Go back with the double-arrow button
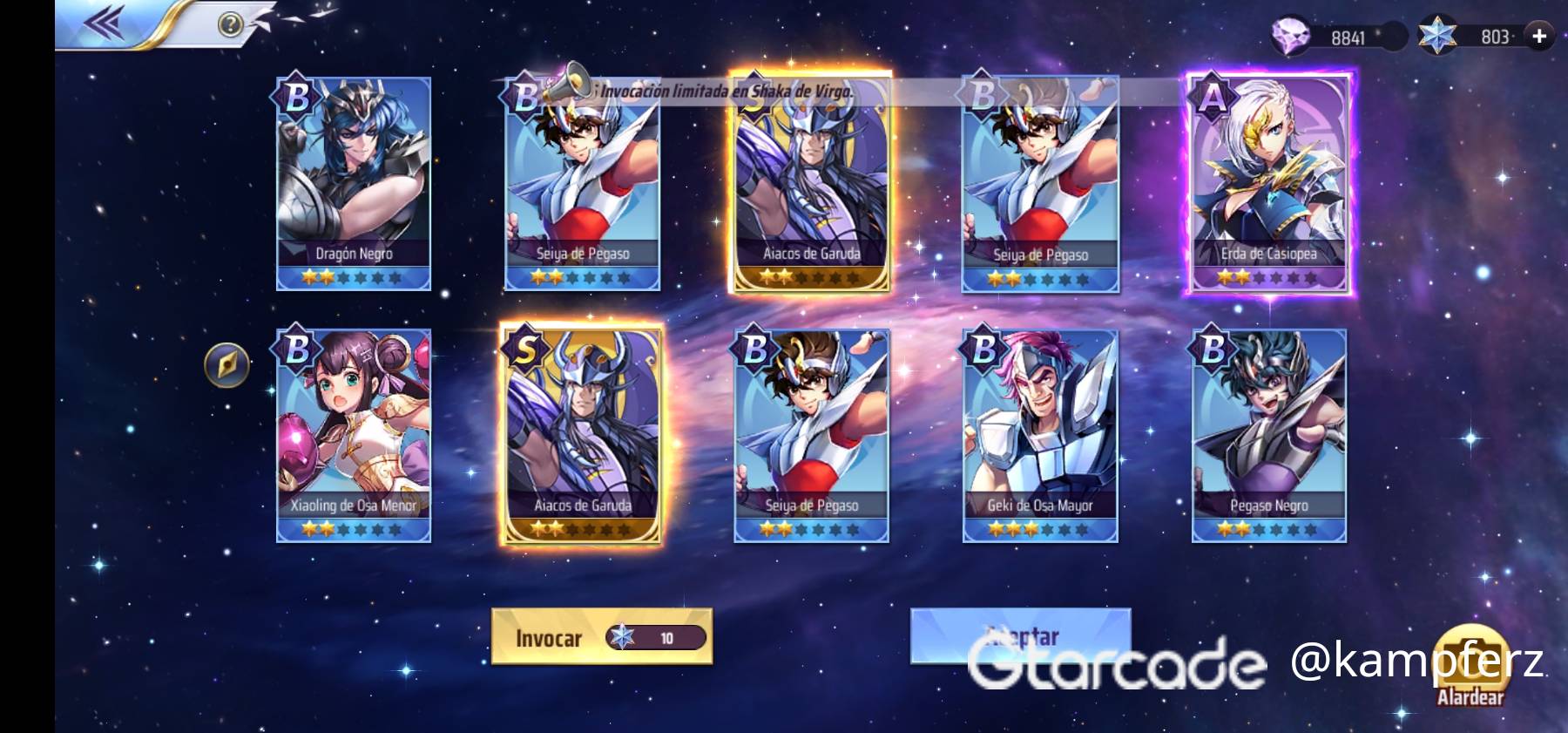The image size is (1568, 733). pos(105,24)
